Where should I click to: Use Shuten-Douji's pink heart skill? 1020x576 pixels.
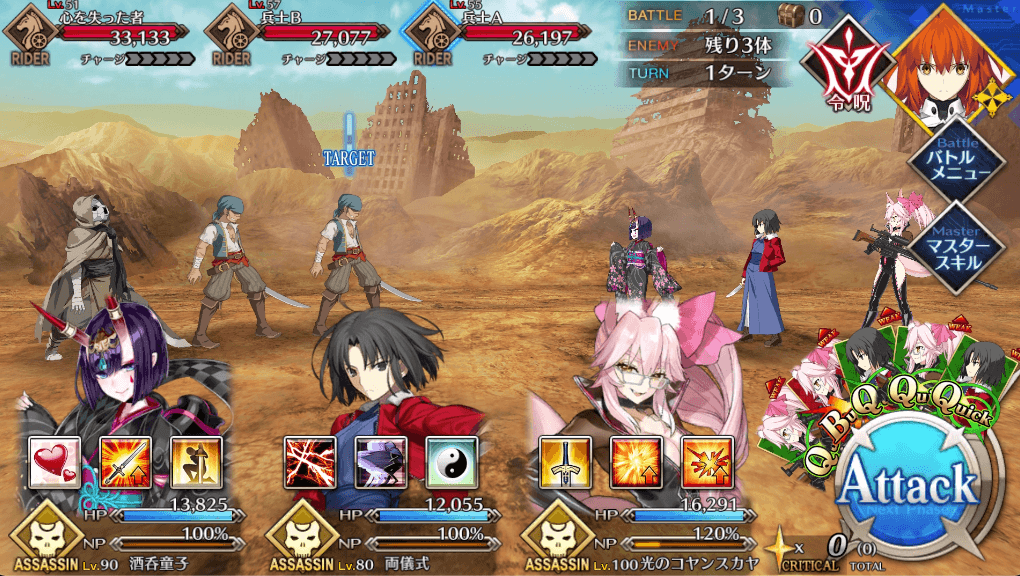(x=55, y=462)
